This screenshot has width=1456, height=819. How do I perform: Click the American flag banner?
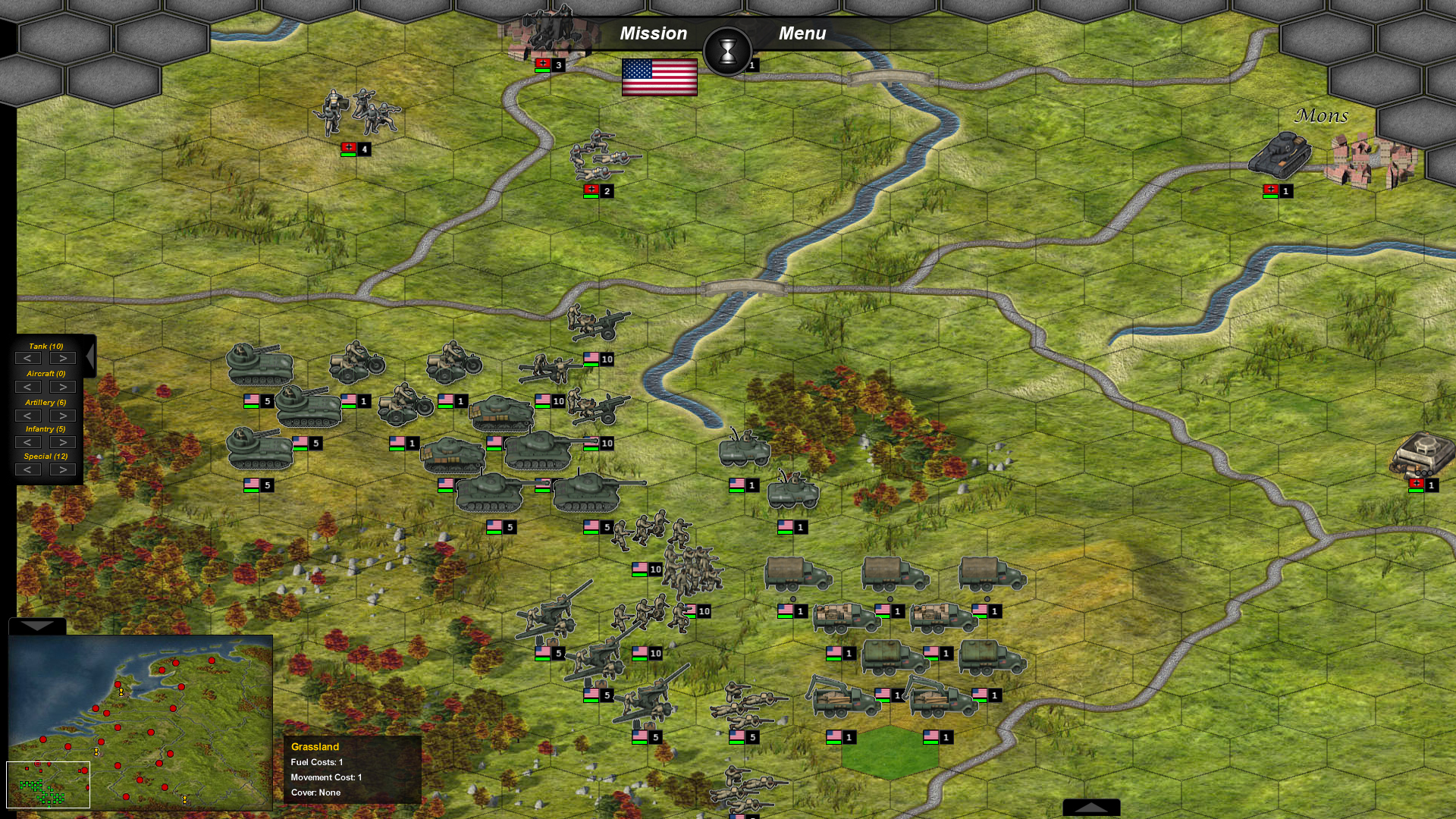point(660,77)
